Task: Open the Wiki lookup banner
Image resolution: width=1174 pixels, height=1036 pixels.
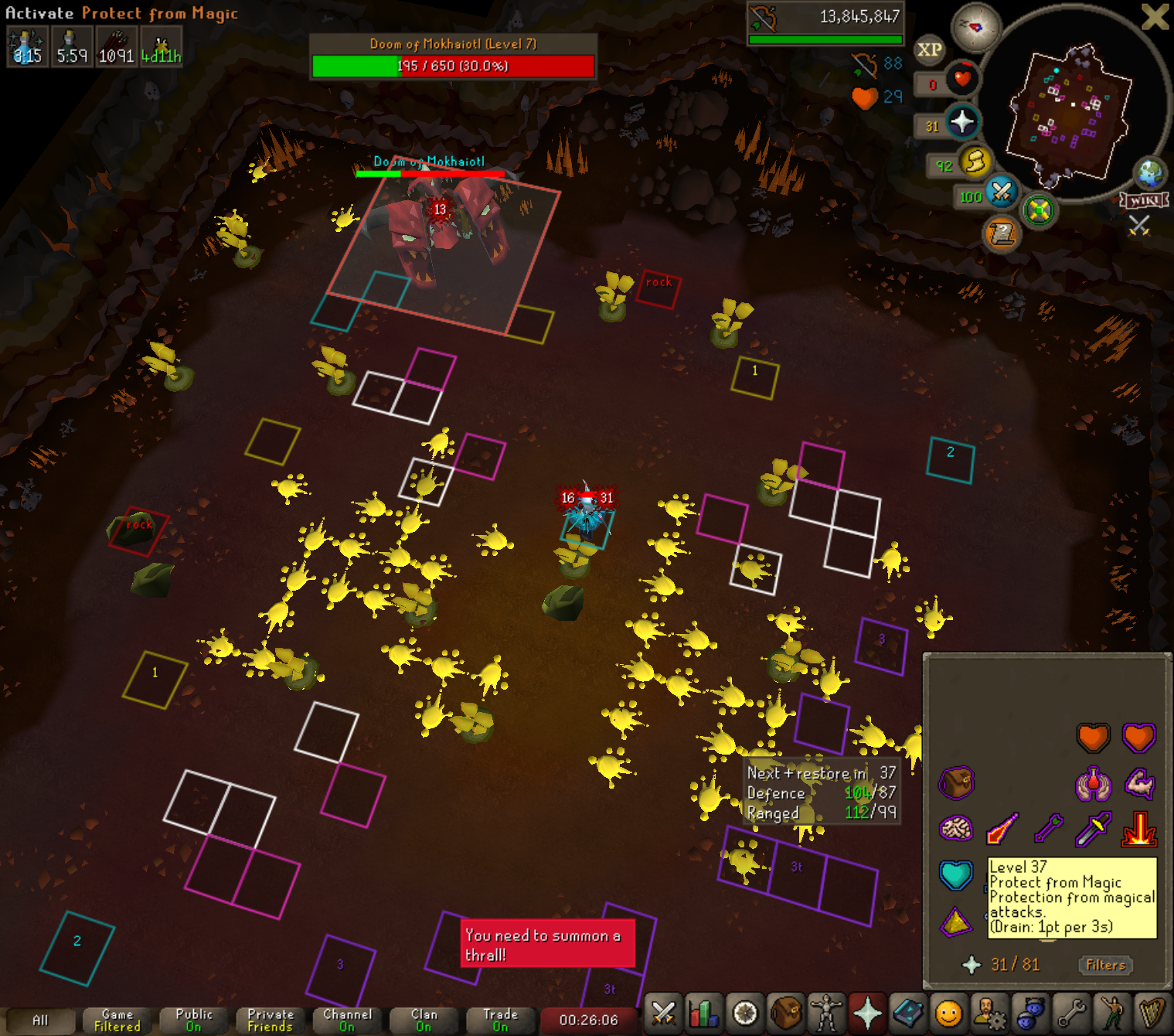Action: pos(1145,200)
